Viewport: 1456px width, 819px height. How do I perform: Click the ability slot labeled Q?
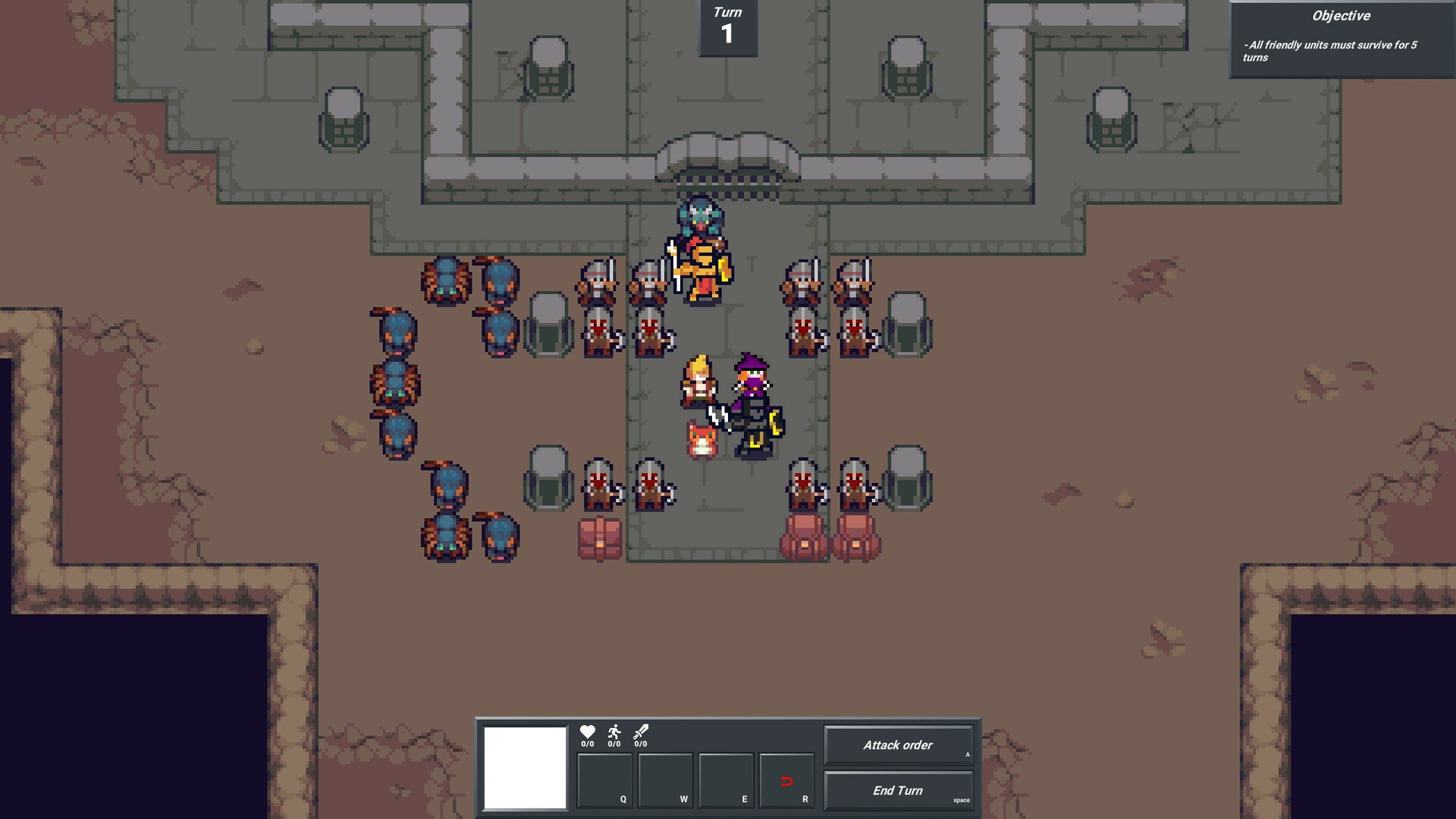604,781
